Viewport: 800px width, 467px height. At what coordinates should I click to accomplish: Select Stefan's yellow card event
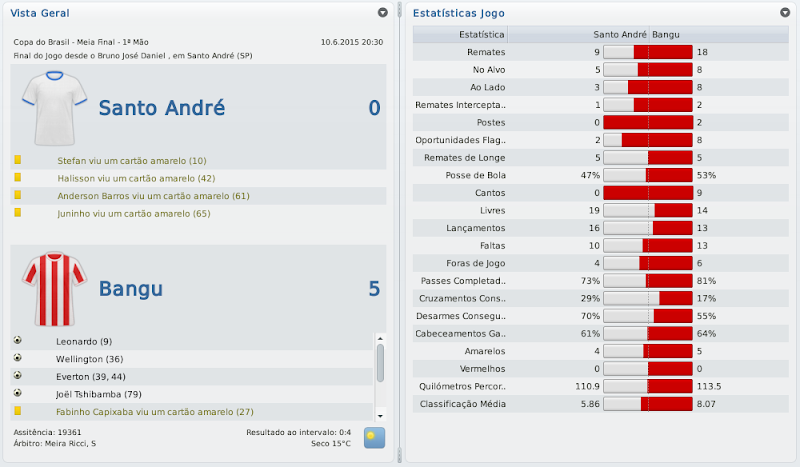pyautogui.click(x=132, y=160)
